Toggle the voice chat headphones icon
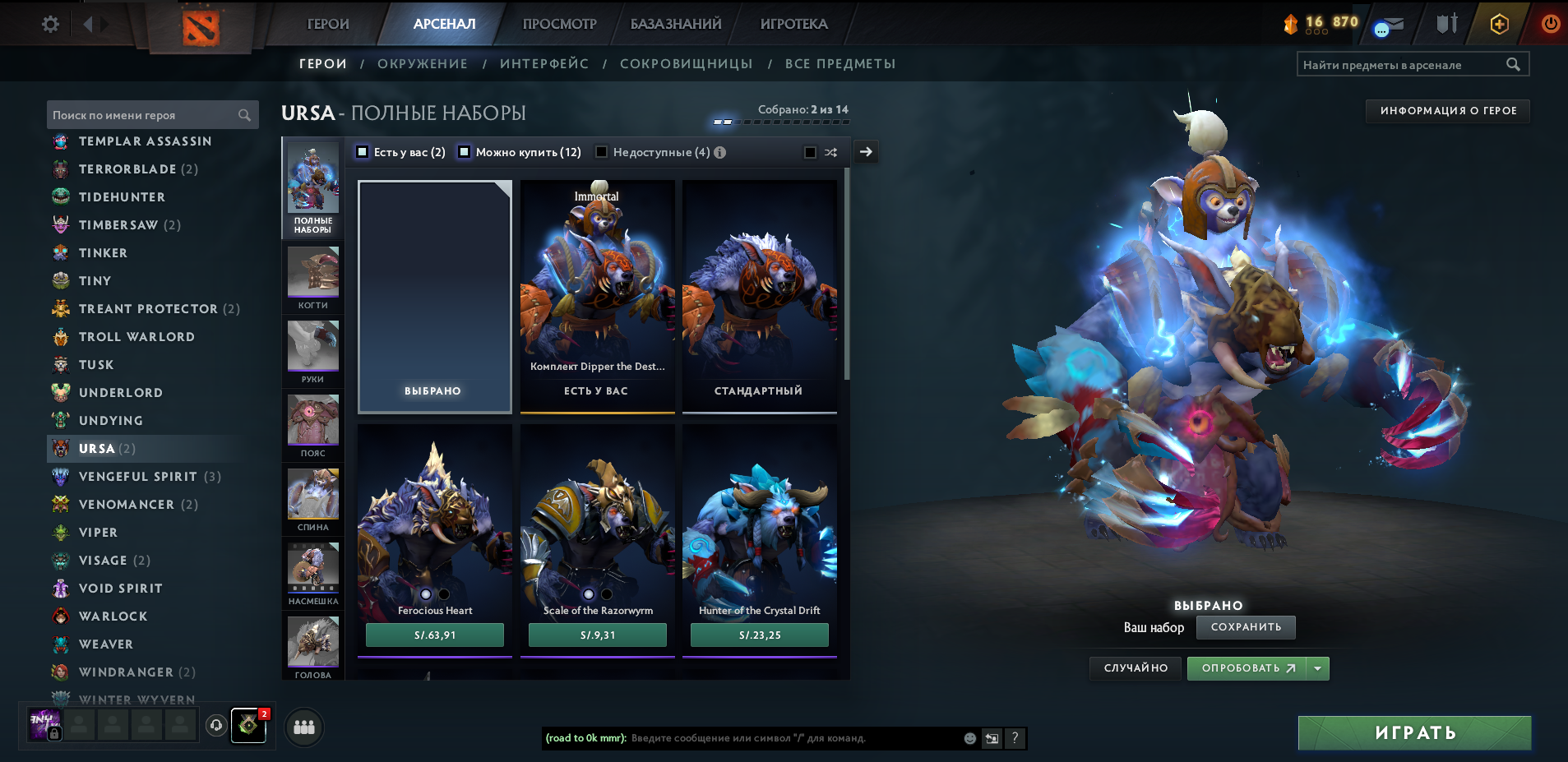This screenshot has width=1568, height=762. point(215,725)
